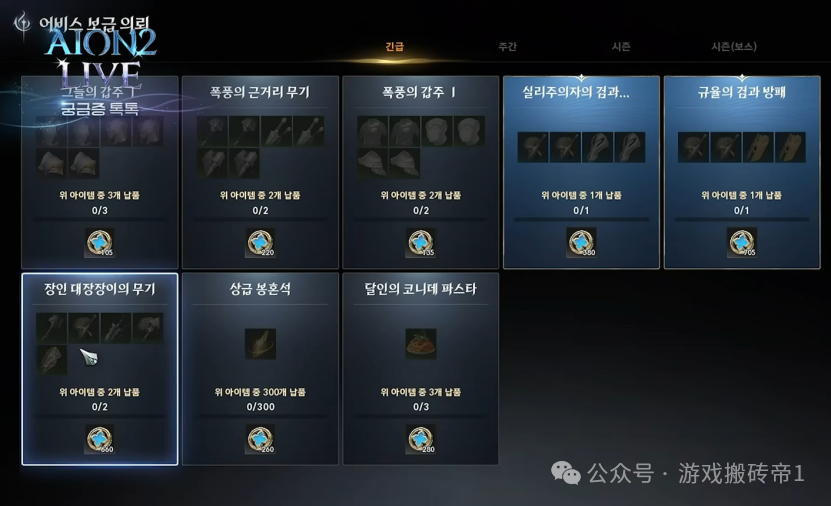Select the 폭풍의 갑주 I request card

point(420,172)
